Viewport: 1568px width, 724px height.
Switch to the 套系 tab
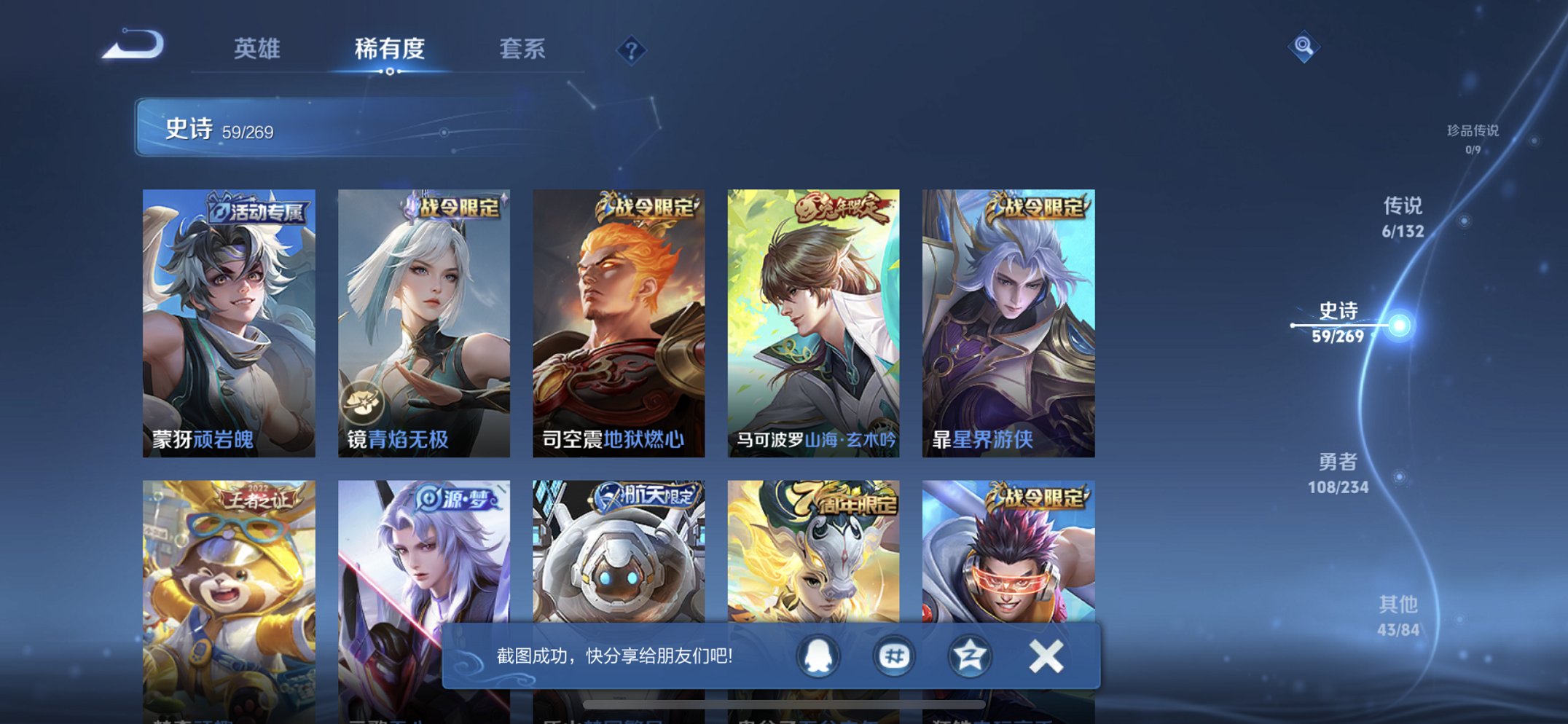(x=524, y=50)
